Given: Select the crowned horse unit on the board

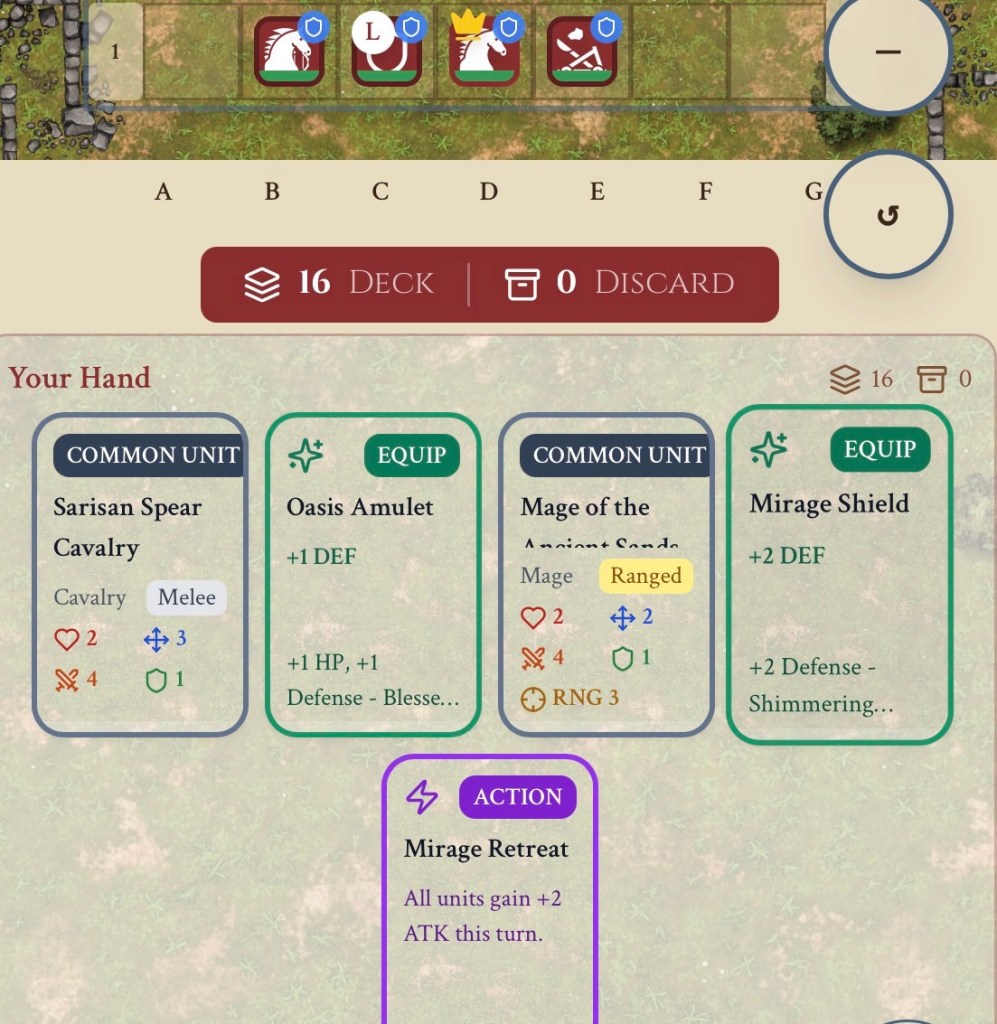Looking at the screenshot, I should click(484, 53).
